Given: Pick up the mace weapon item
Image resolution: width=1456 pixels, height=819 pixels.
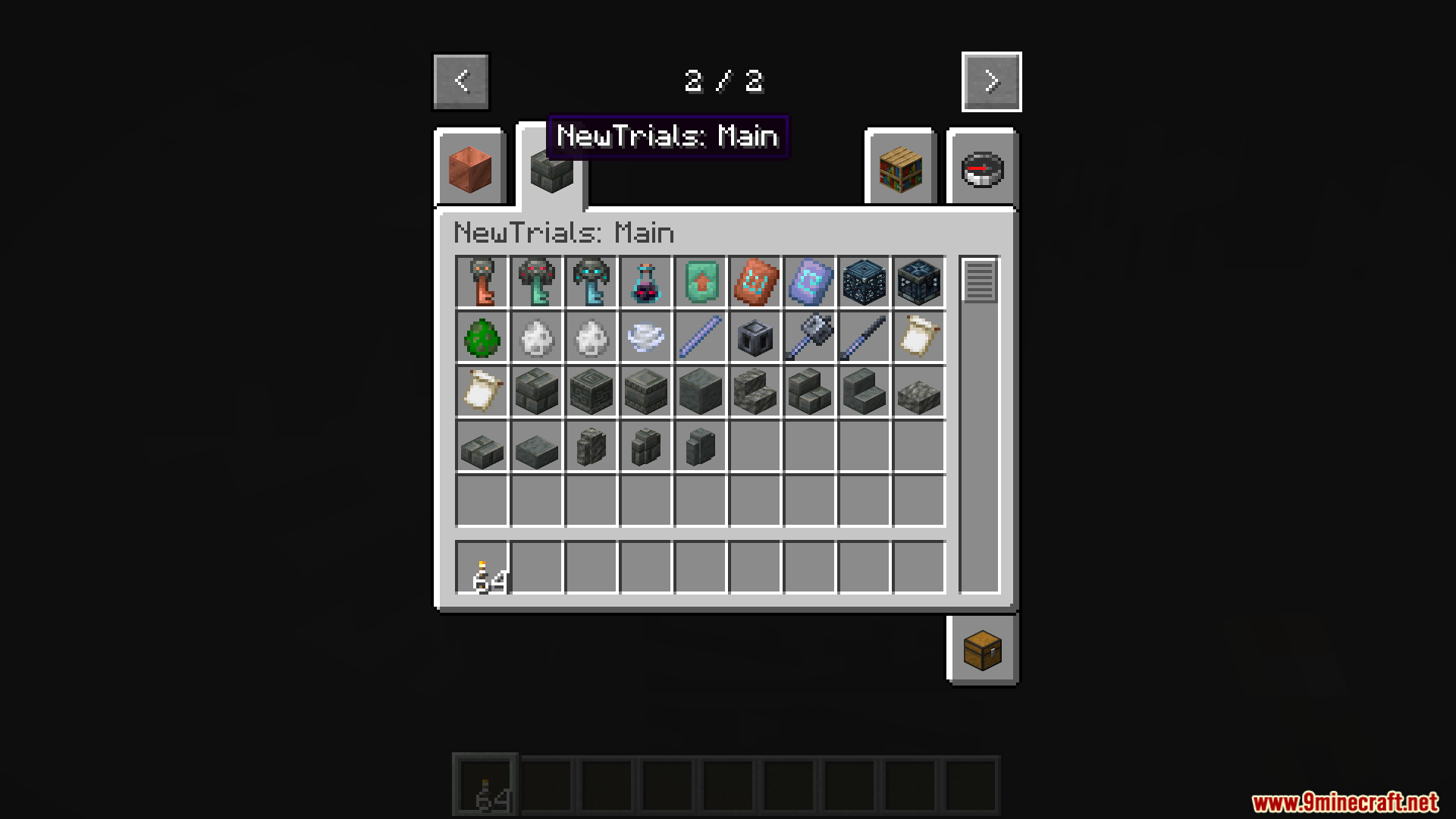Looking at the screenshot, I should point(809,337).
